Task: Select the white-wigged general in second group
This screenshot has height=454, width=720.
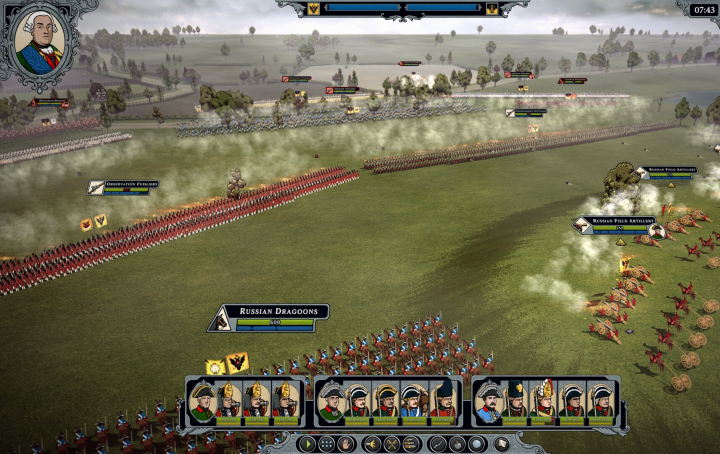Action: point(331,401)
